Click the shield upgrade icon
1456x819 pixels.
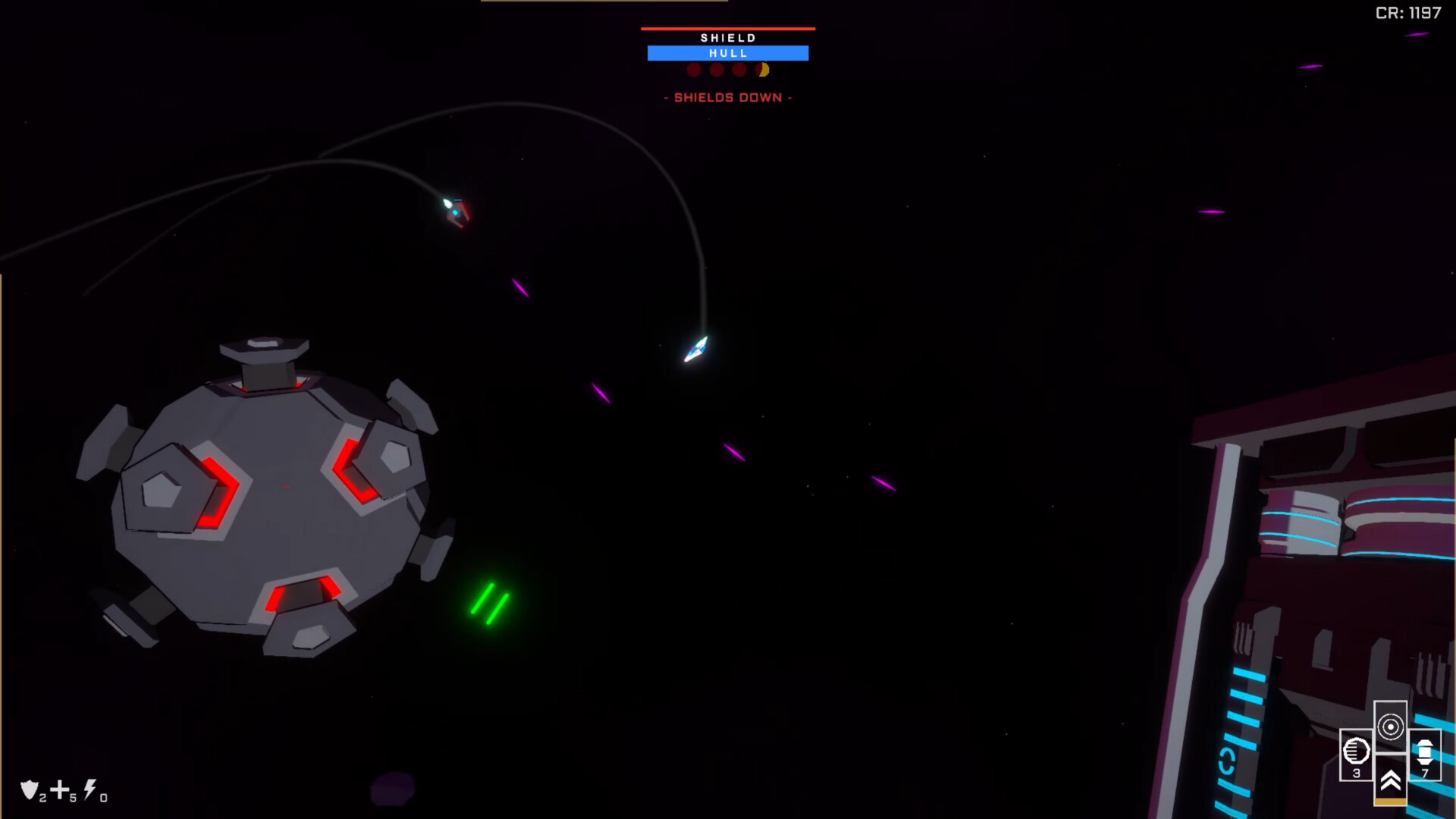[30, 790]
